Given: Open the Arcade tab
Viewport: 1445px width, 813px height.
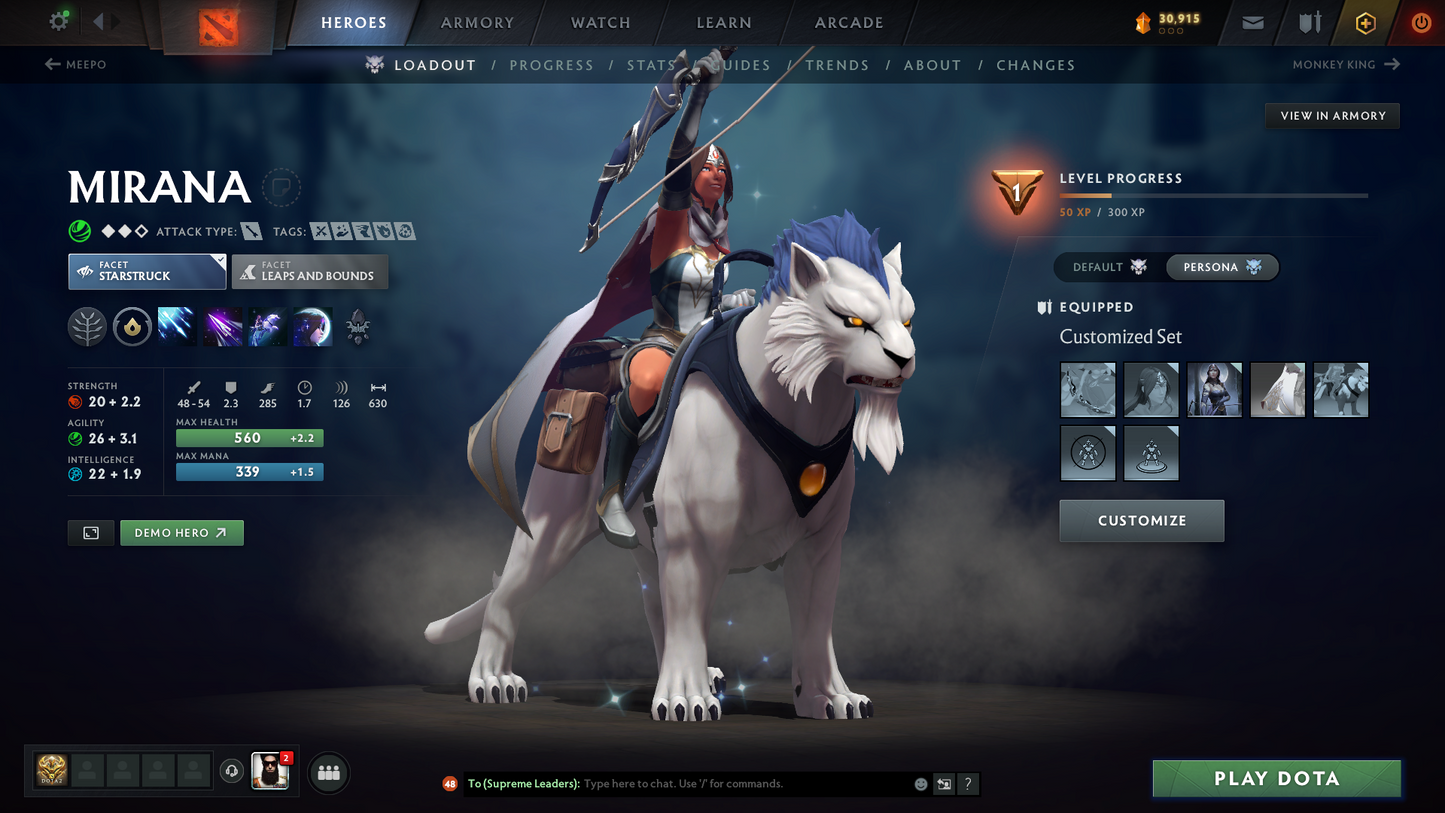Looking at the screenshot, I should pos(849,23).
